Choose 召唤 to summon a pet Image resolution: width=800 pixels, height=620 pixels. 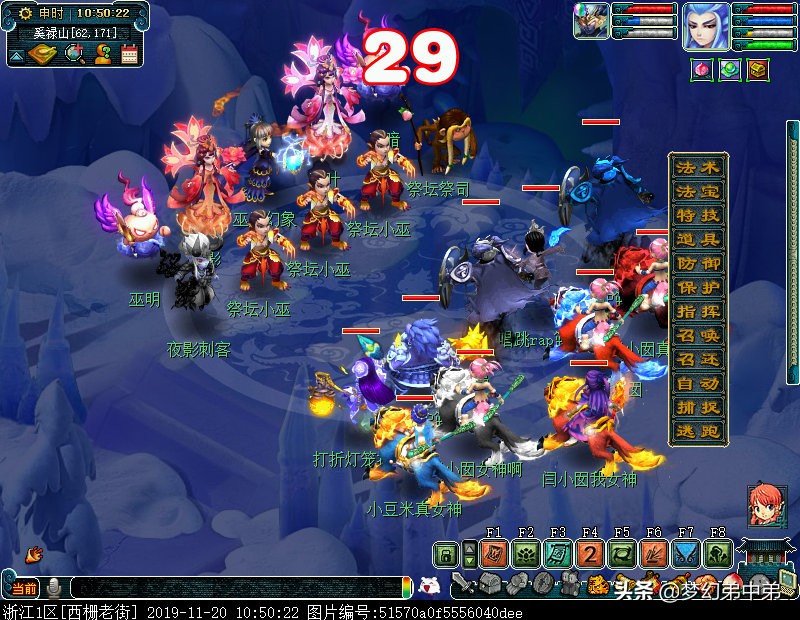click(697, 335)
